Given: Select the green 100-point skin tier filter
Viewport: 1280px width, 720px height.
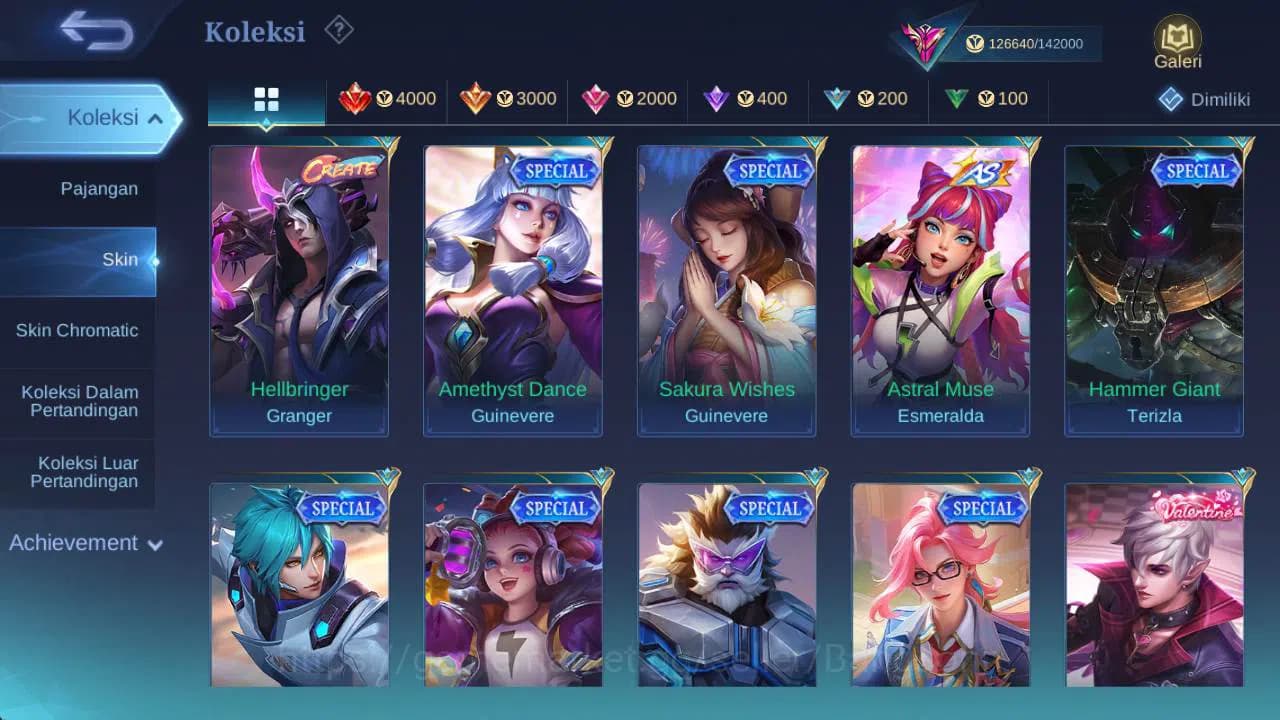Looking at the screenshot, I should (985, 99).
